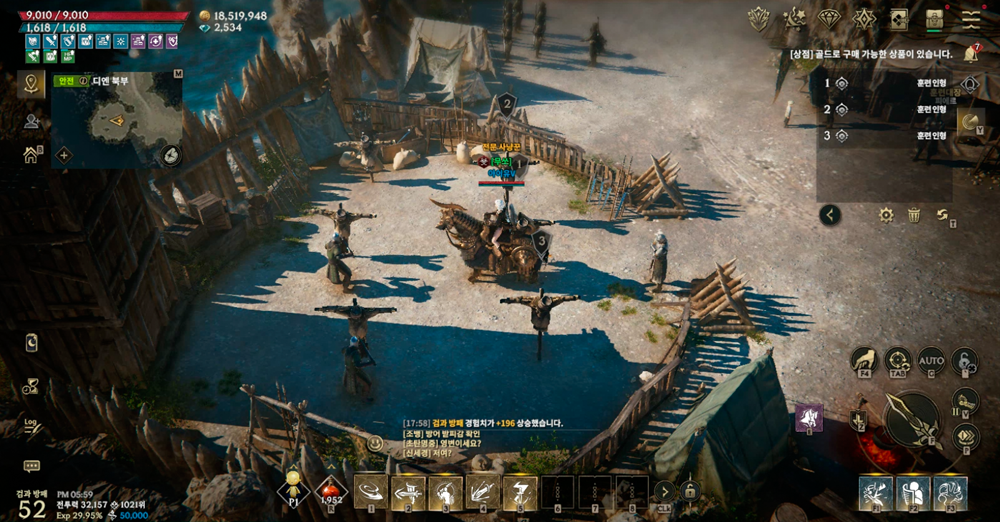This screenshot has width=1000, height=522.
Task: Open the add friend icon
Action: pos(31,121)
